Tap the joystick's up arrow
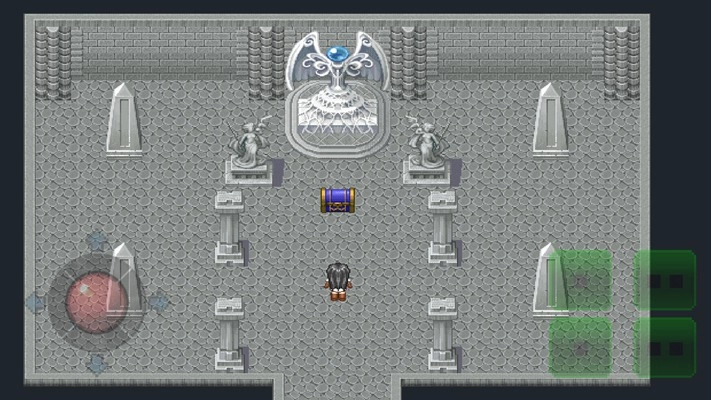 [x=96, y=241]
